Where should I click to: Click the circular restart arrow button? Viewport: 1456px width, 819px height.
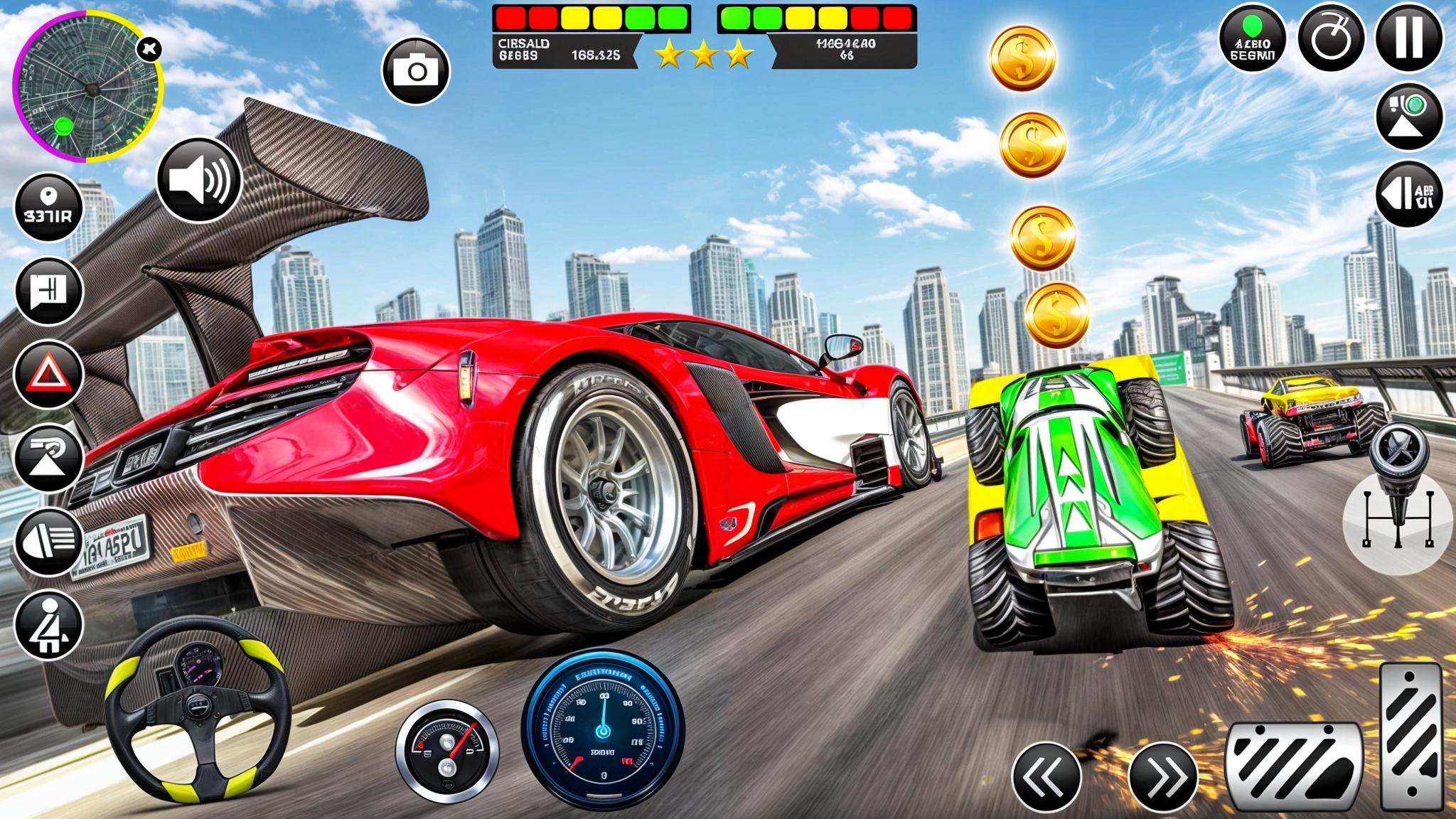click(1331, 39)
